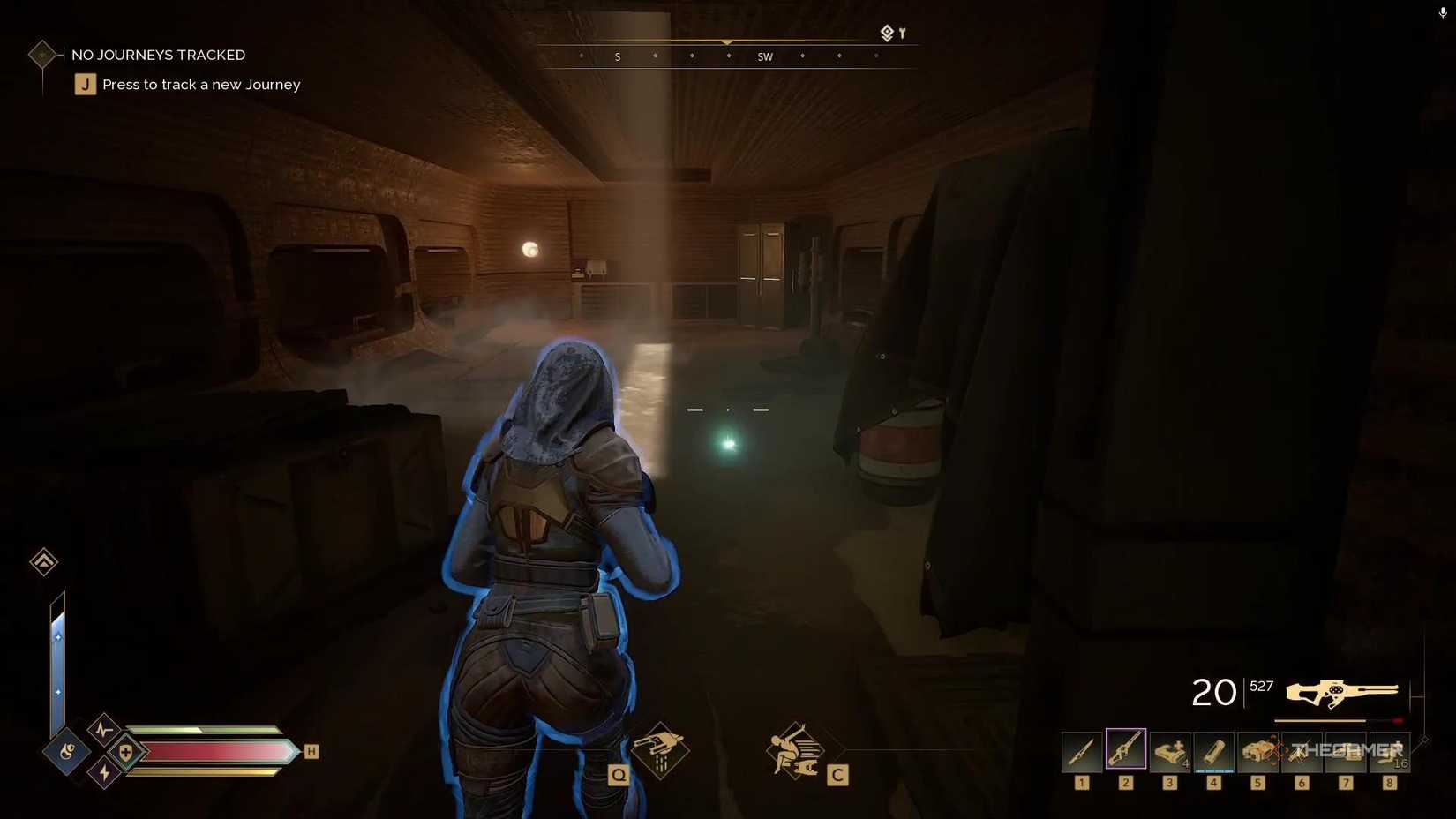Image resolution: width=1456 pixels, height=819 pixels.
Task: Click the 527 reserve ammo counter
Action: tap(1261, 686)
